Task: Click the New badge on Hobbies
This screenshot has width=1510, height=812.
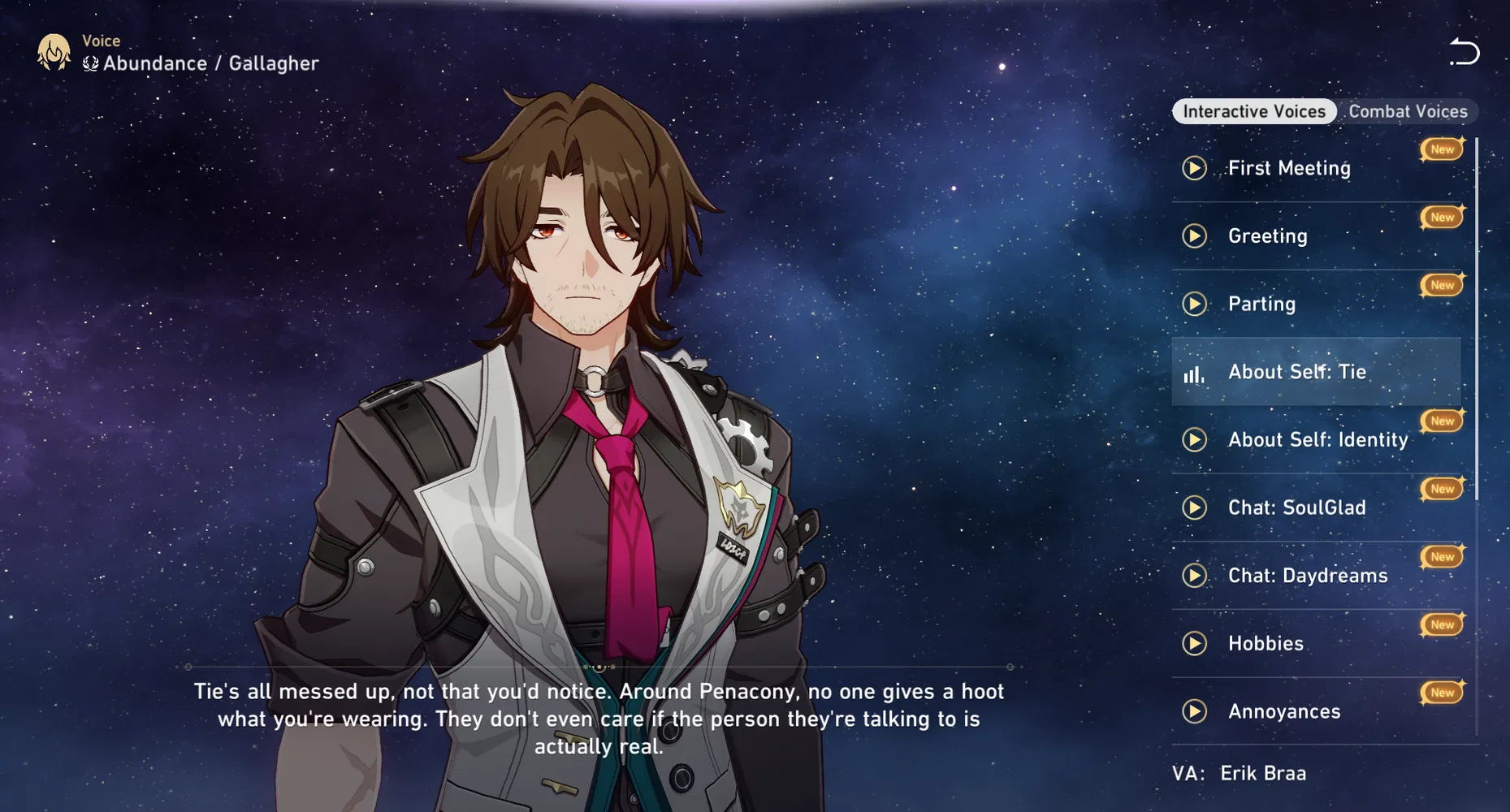Action: 1441,624
